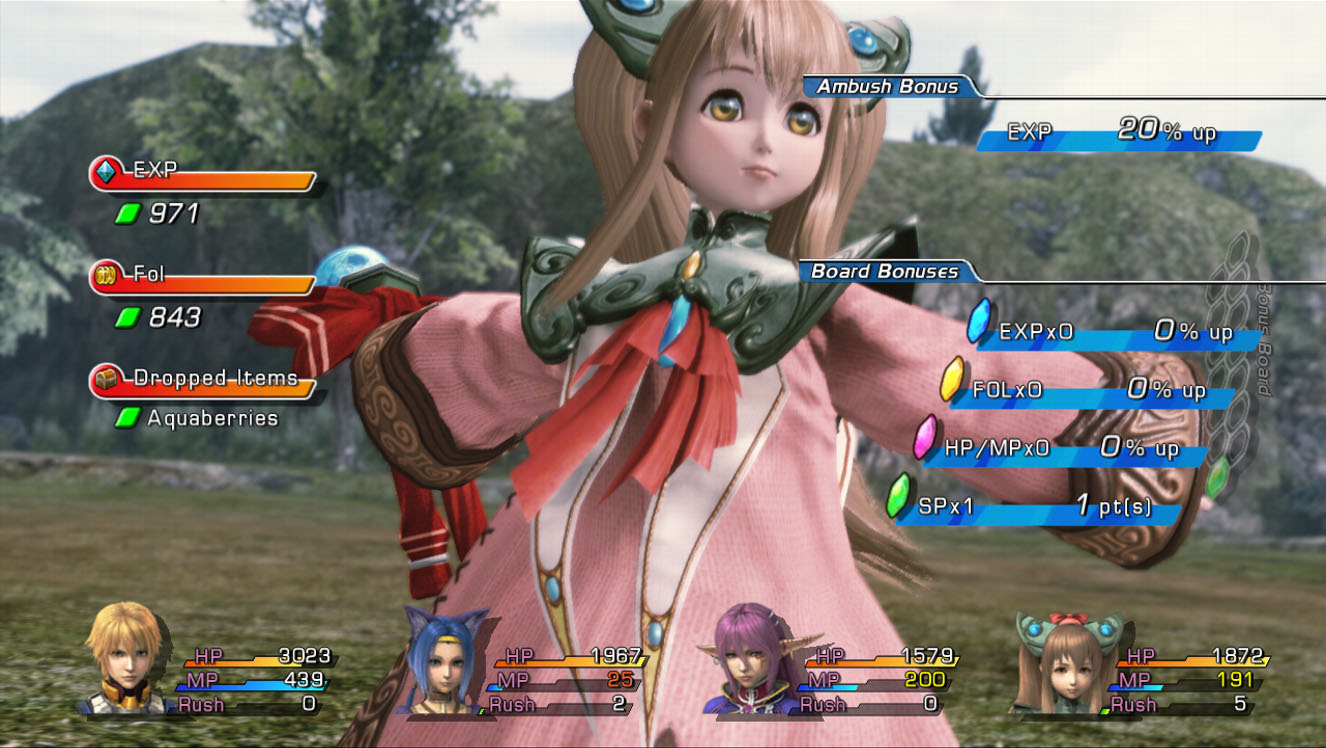Image resolution: width=1326 pixels, height=748 pixels.
Task: Click the Aquaberries dropped item entry
Action: tap(212, 418)
